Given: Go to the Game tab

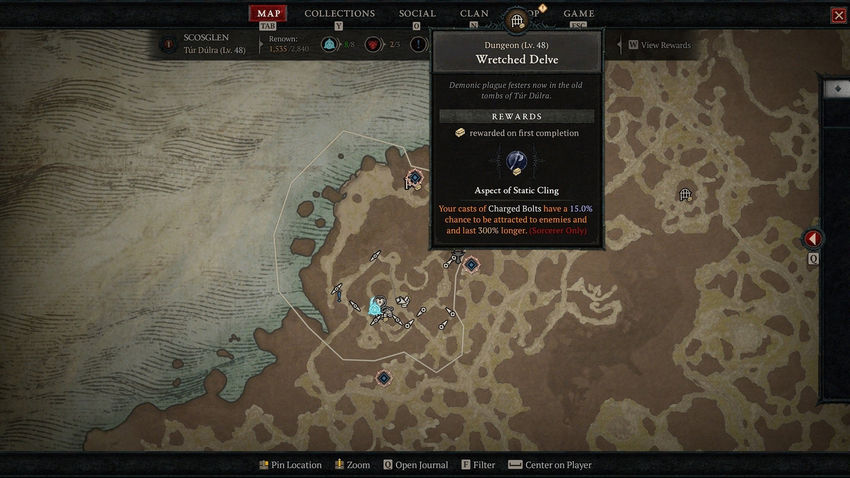Looking at the screenshot, I should pyautogui.click(x=579, y=14).
